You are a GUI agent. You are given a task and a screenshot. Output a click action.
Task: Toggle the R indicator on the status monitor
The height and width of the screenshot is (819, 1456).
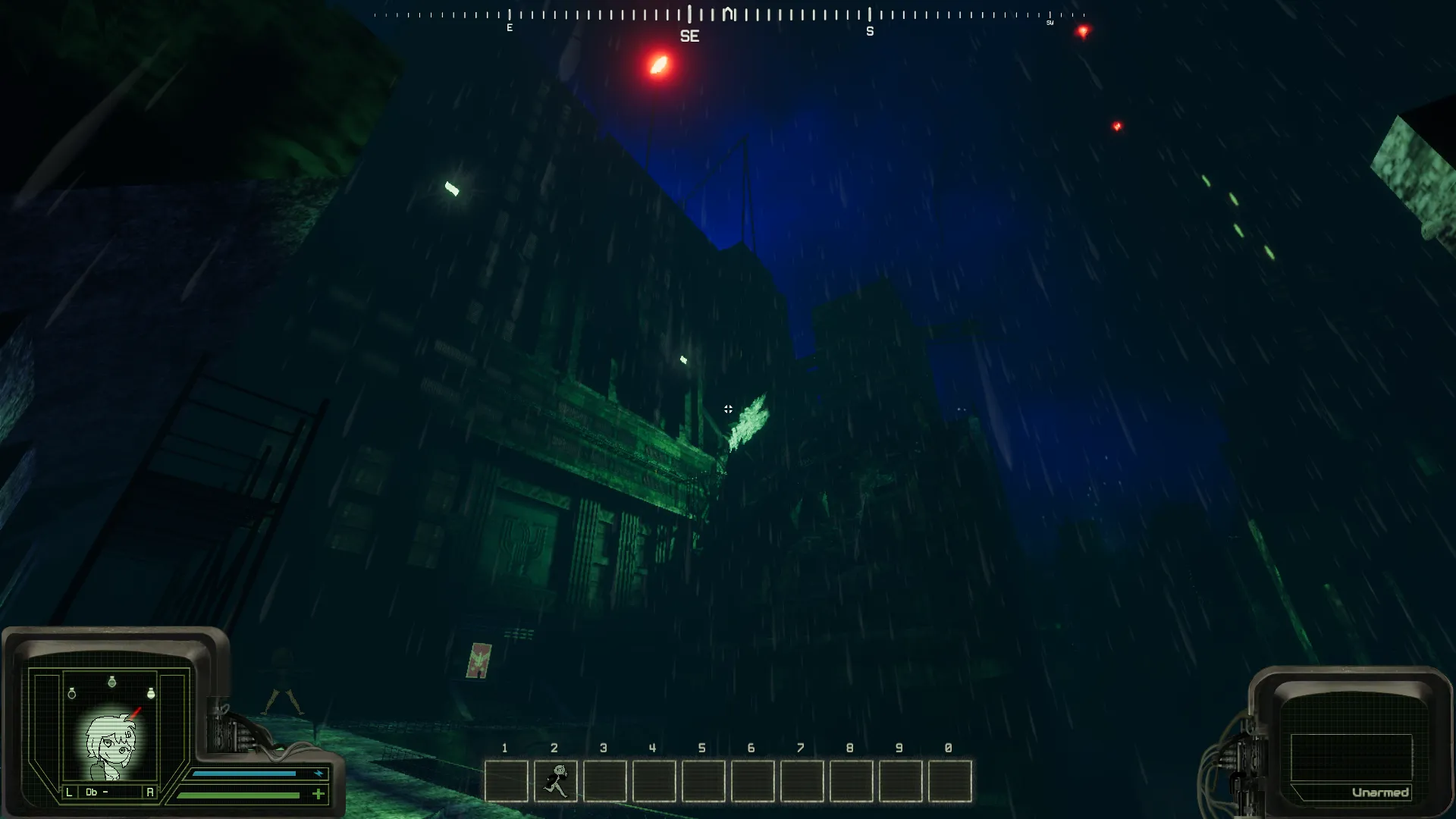point(150,792)
